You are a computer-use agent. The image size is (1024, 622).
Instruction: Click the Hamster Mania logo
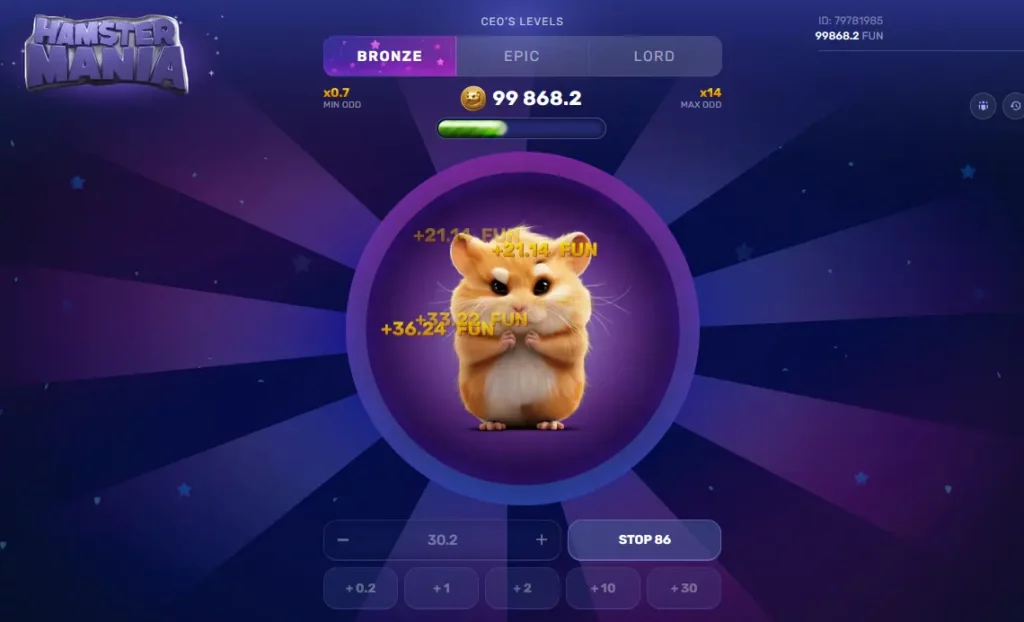click(107, 55)
